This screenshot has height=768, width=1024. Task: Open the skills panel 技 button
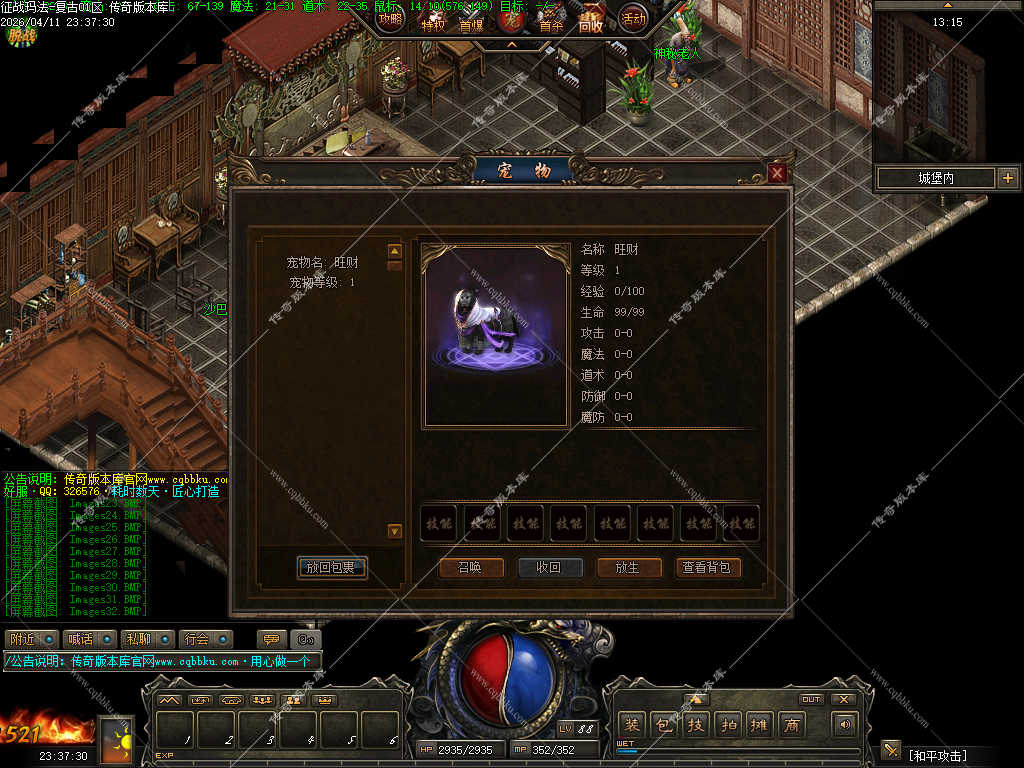(696, 724)
